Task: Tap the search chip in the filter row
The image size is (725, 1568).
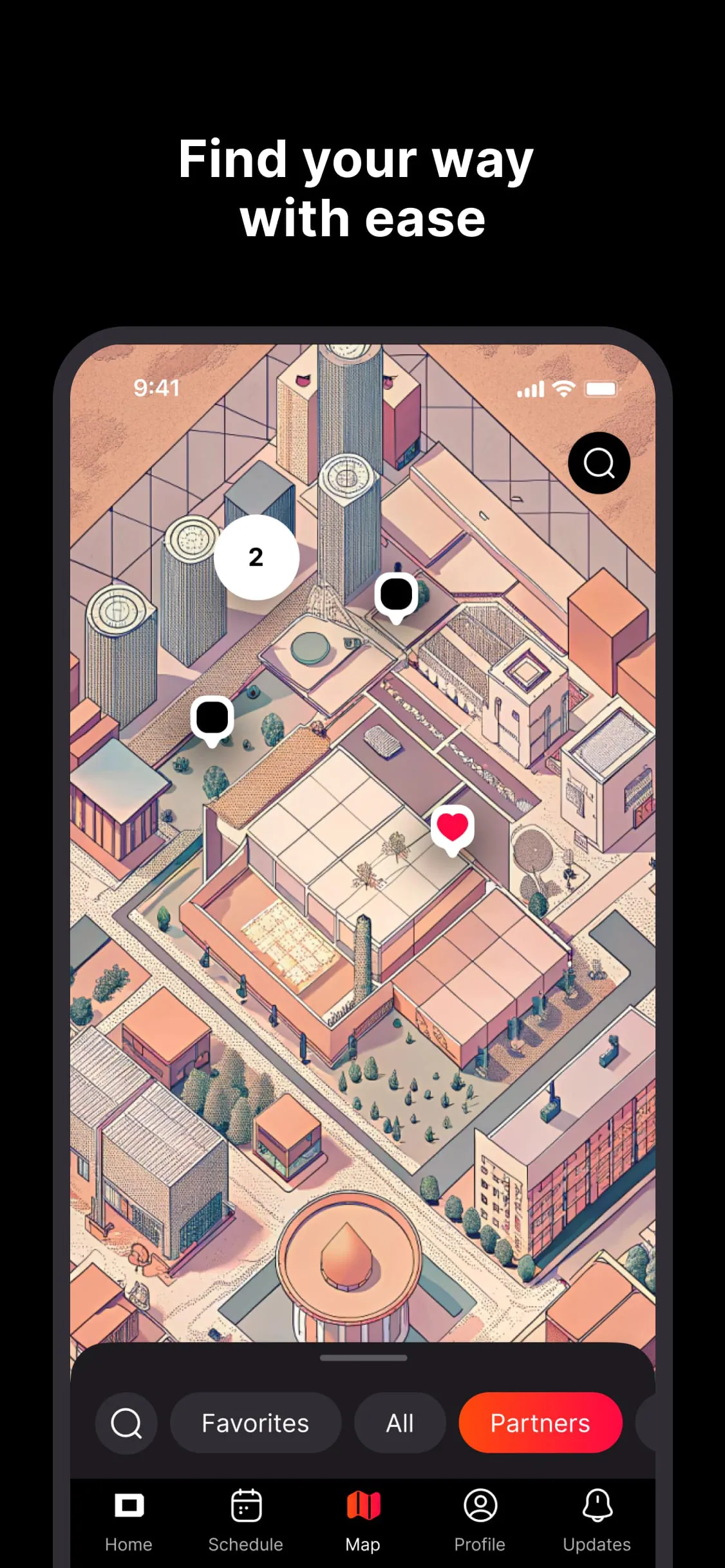Action: 126,1423
